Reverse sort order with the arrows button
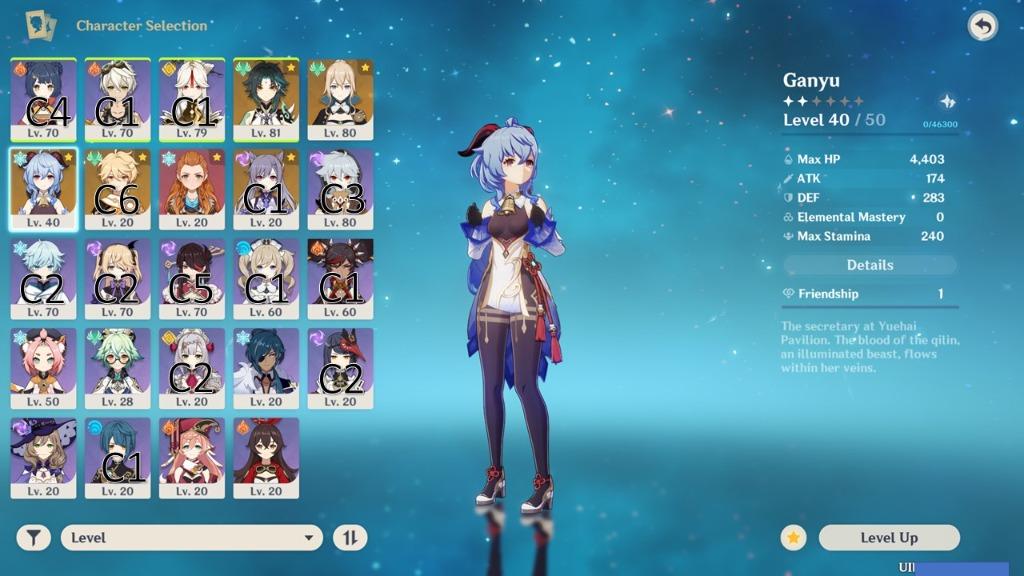1024x576 pixels. 350,538
